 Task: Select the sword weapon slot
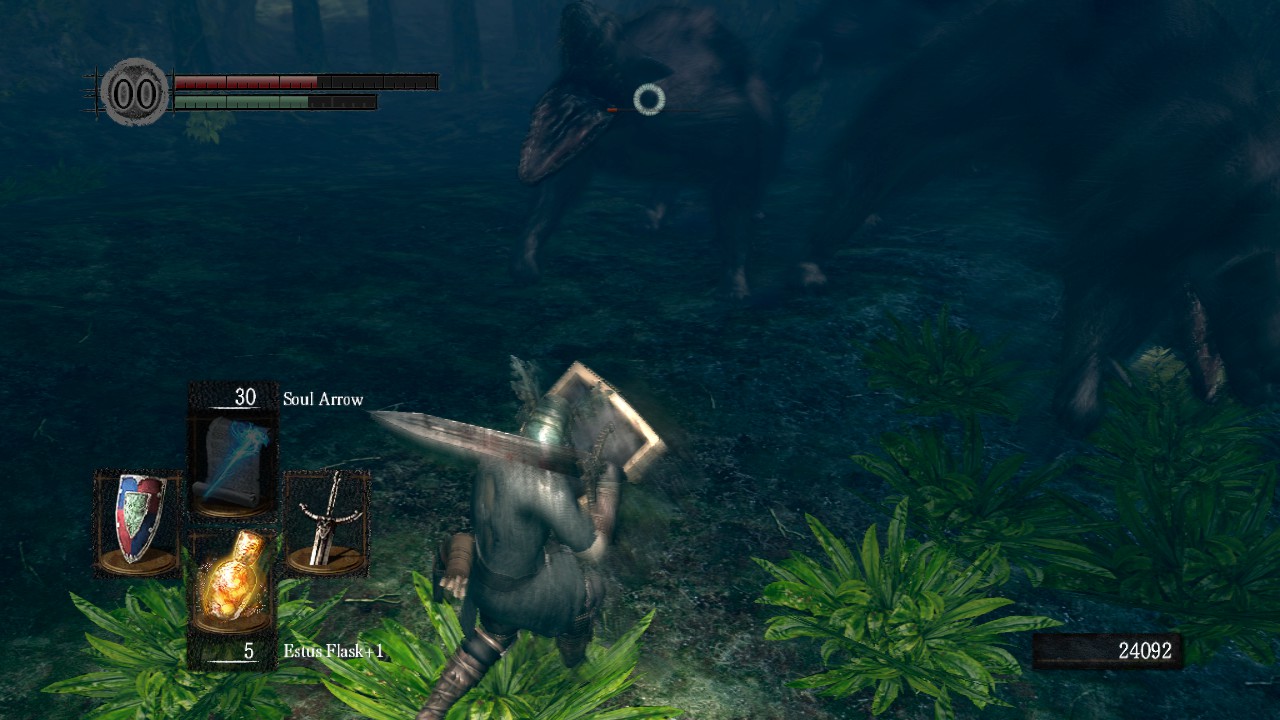[x=326, y=522]
